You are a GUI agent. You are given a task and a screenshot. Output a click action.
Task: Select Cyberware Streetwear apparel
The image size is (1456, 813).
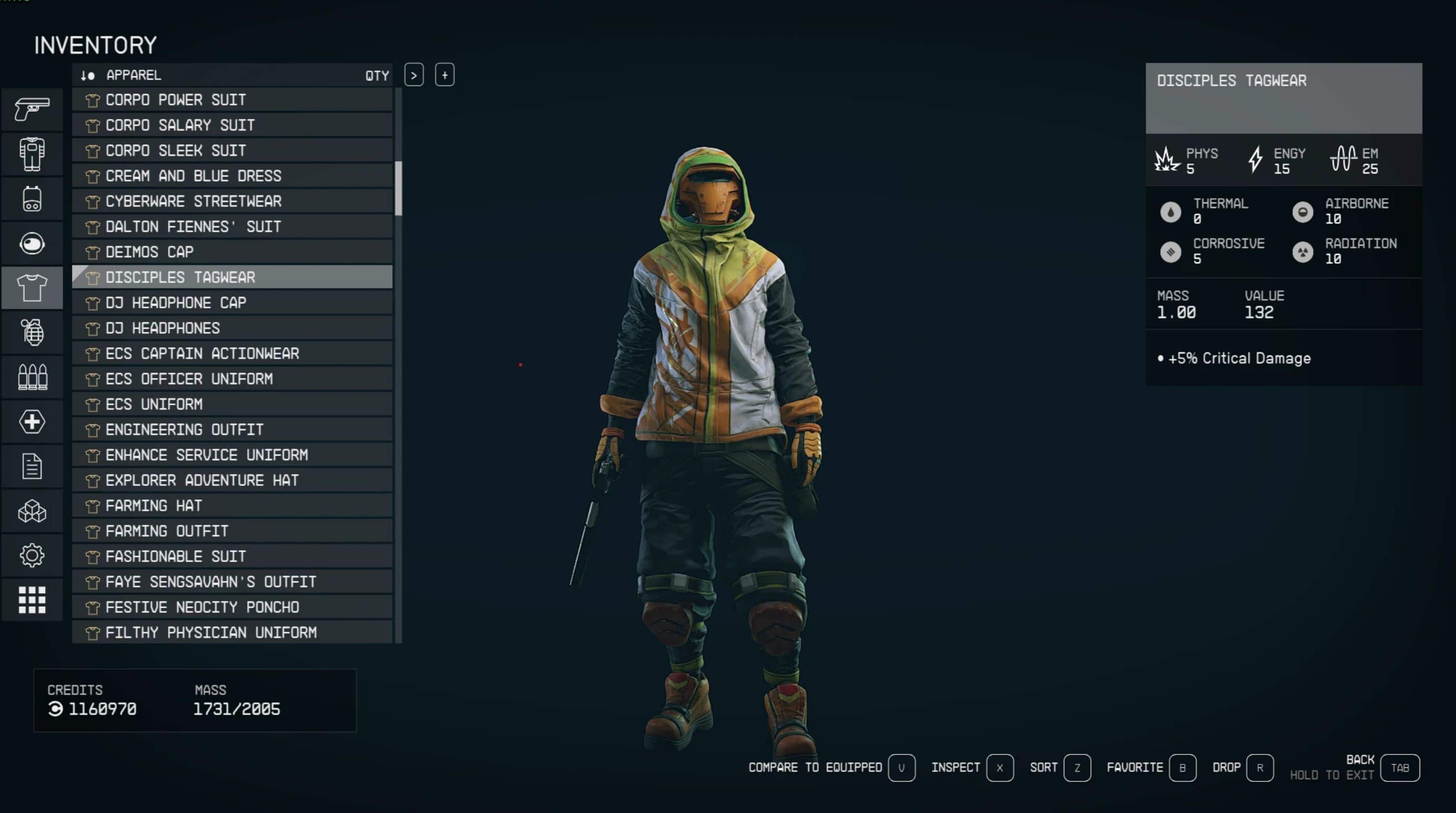point(232,201)
